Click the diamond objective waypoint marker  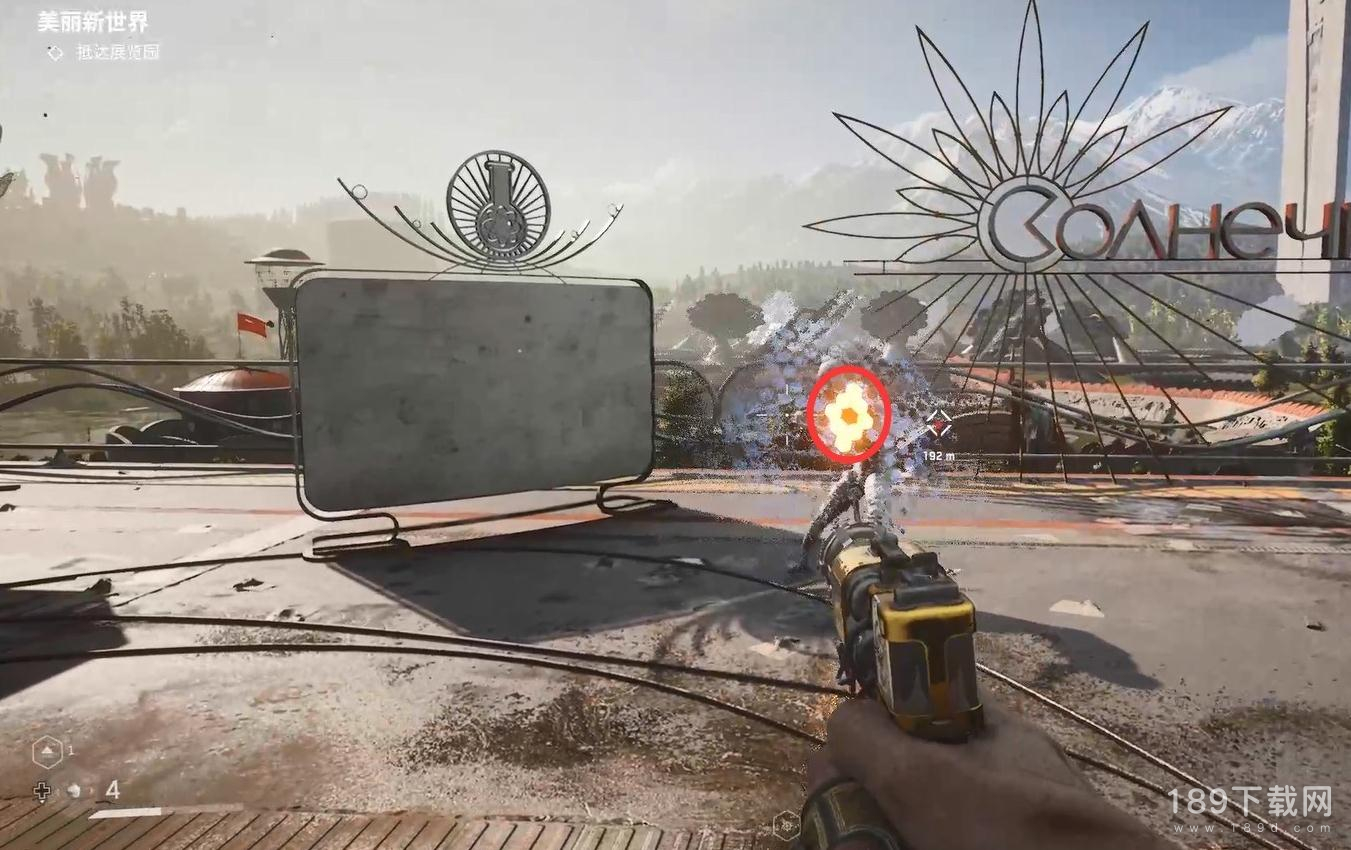(x=938, y=425)
